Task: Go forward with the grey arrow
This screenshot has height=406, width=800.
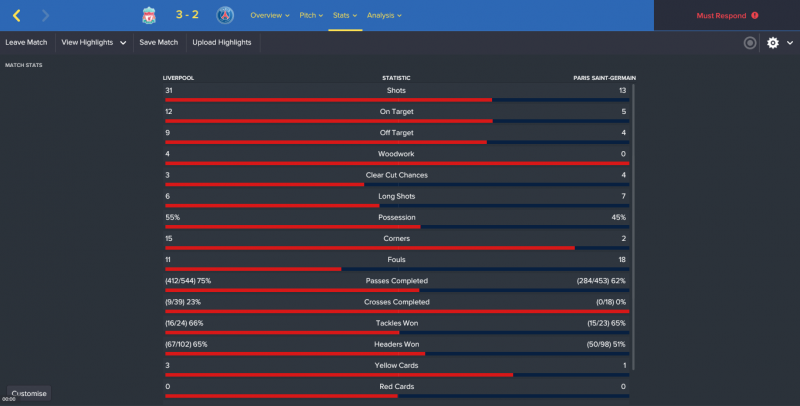Action: coord(46,15)
